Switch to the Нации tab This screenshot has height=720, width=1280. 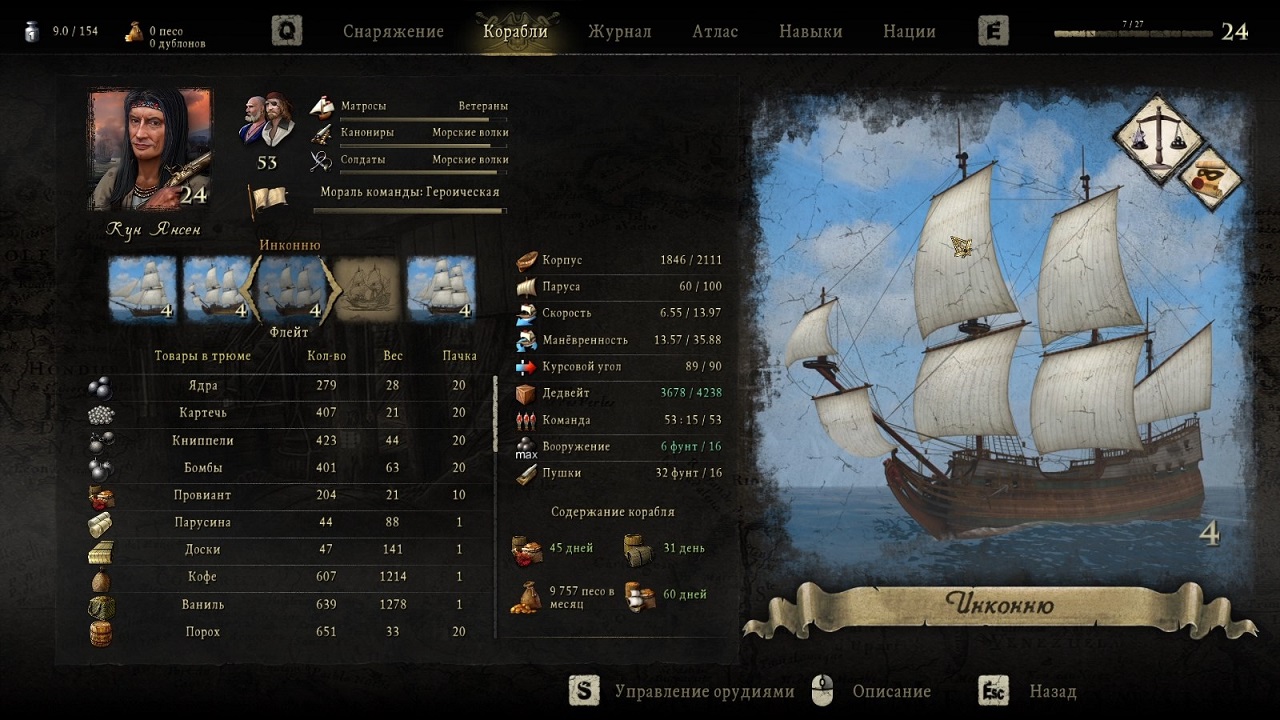909,31
